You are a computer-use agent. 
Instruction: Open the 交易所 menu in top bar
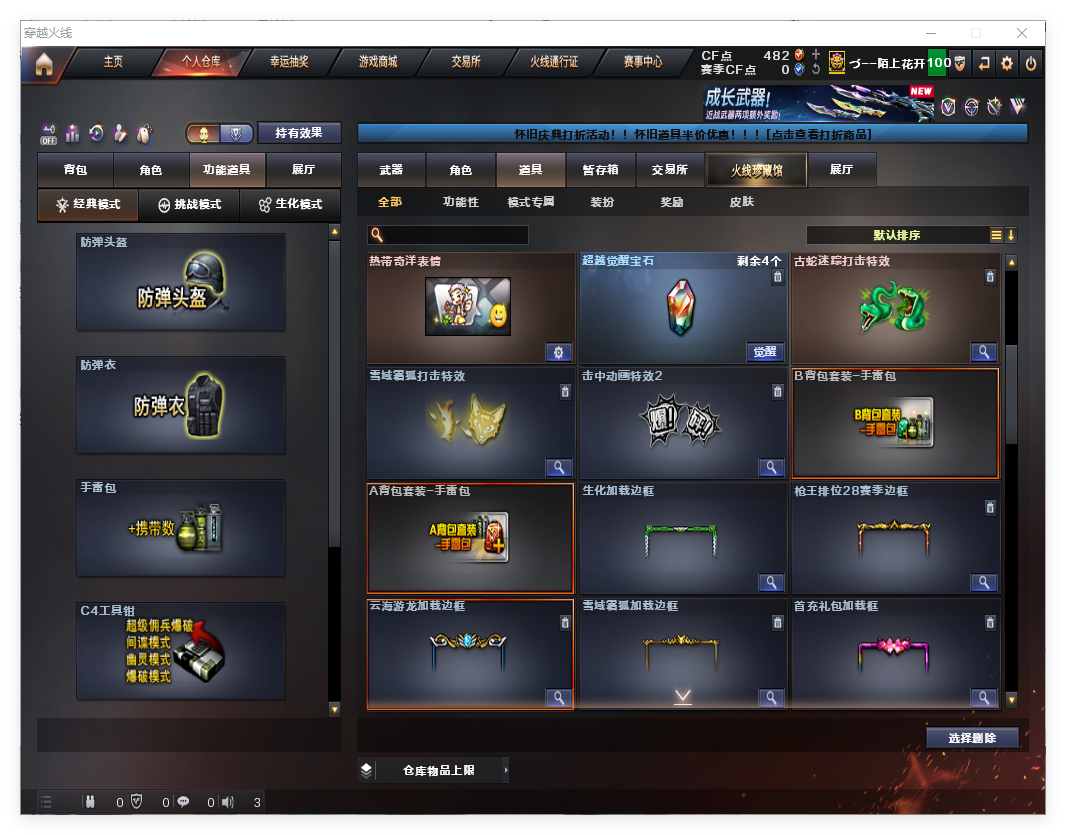(x=466, y=62)
